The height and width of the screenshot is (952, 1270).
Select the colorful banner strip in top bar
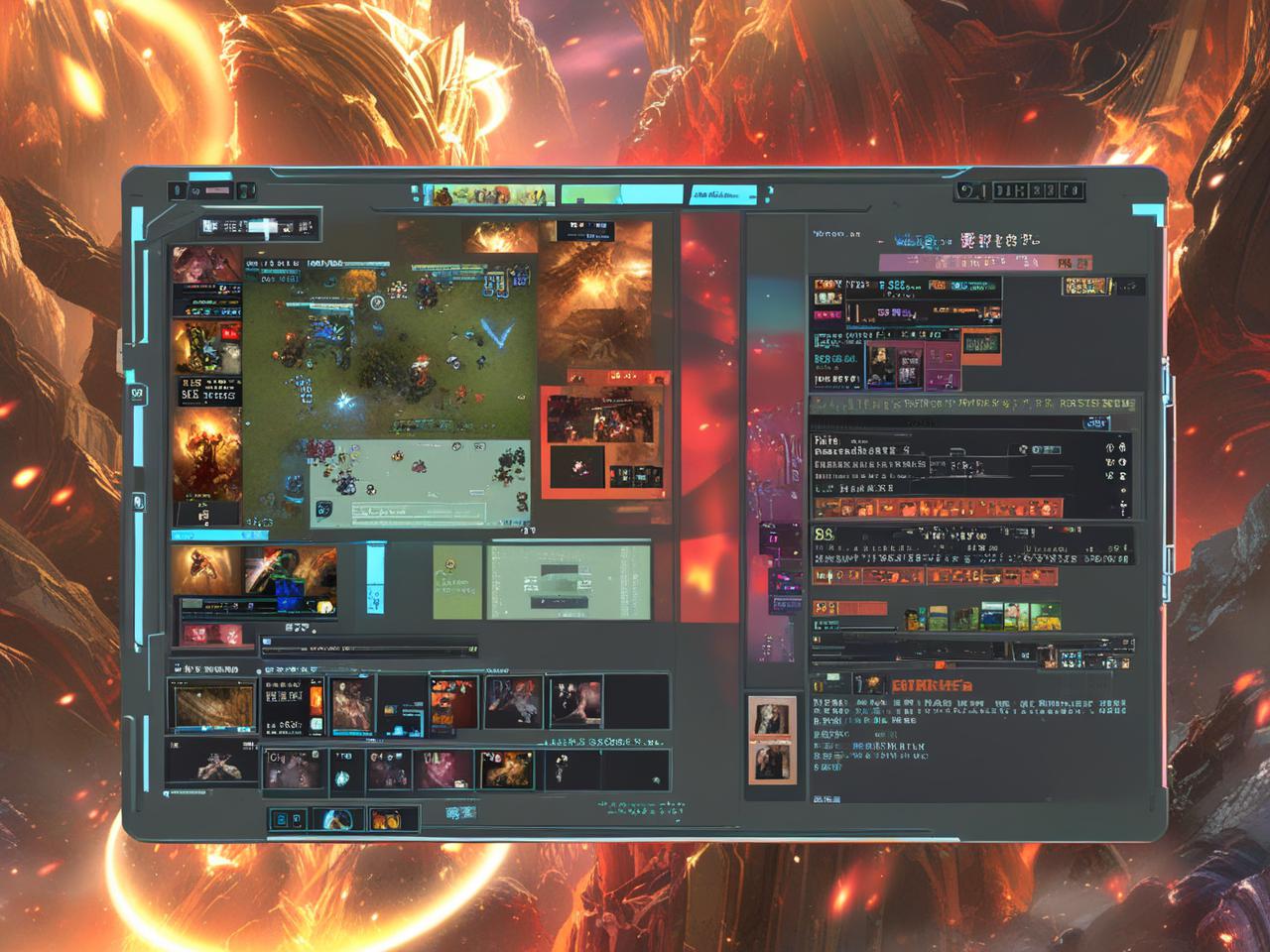tap(489, 195)
